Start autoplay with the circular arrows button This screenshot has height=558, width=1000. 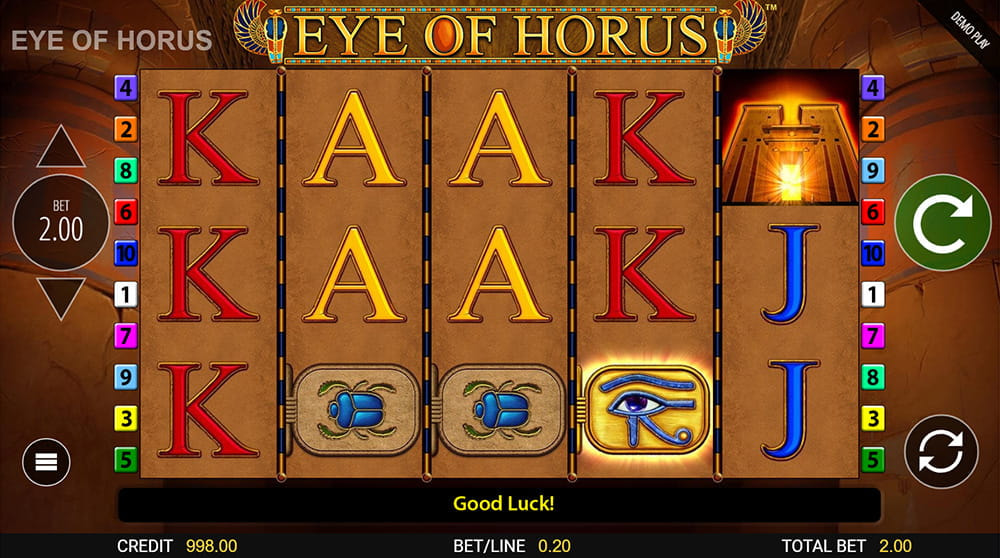pyautogui.click(x=941, y=451)
